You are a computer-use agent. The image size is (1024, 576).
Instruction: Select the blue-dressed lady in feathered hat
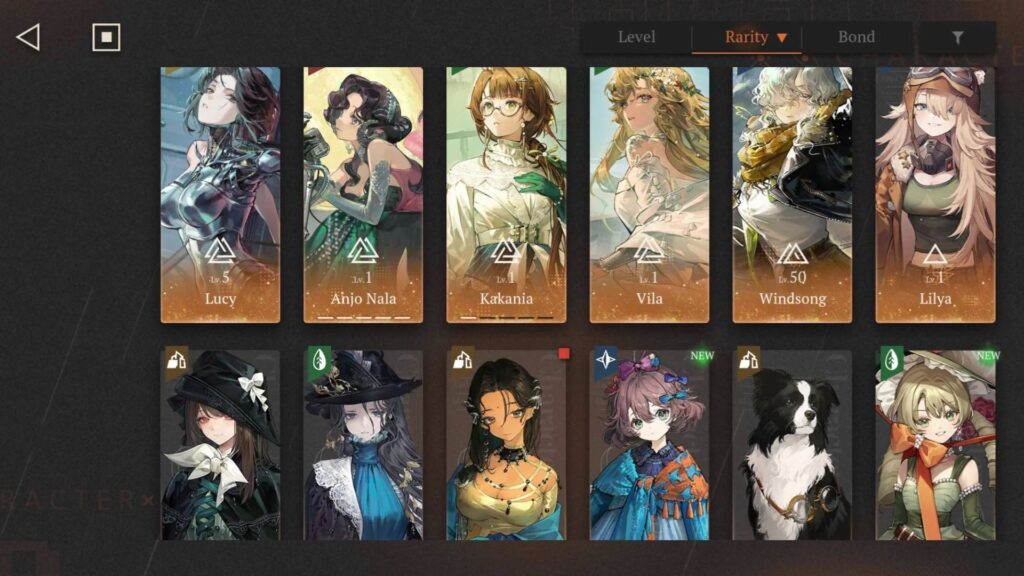coord(363,445)
